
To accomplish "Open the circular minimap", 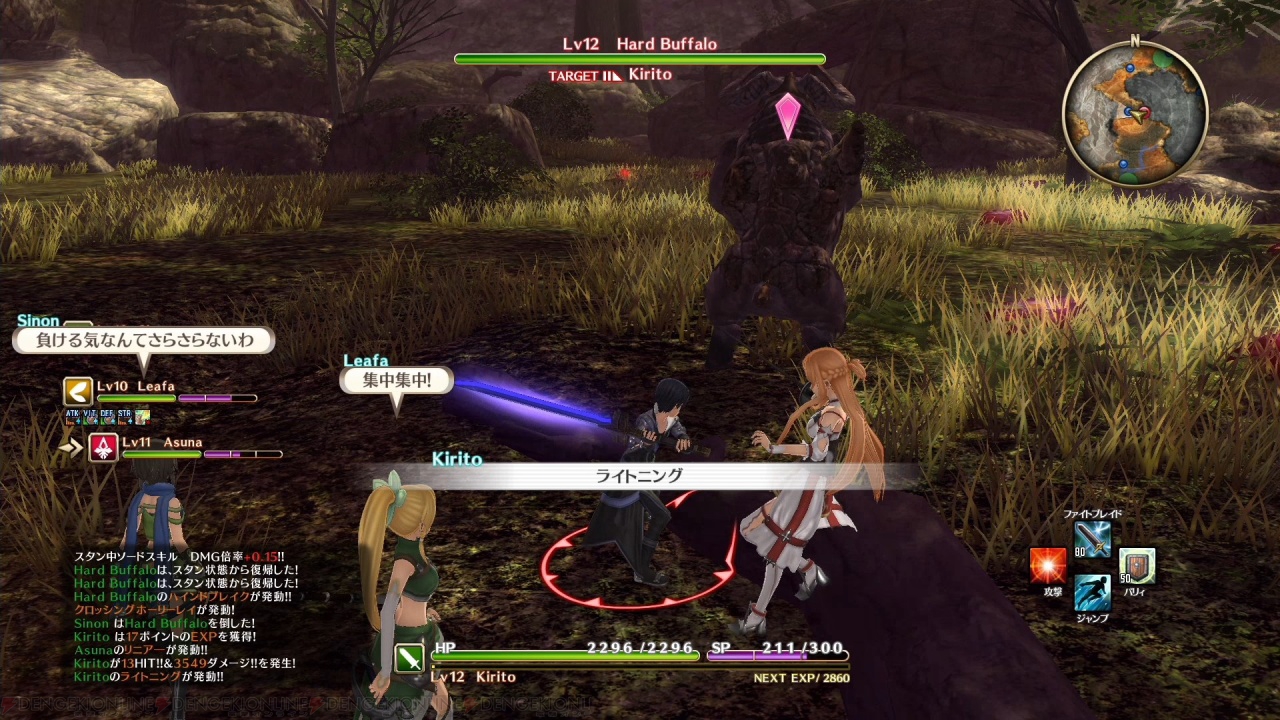I will tap(1135, 113).
